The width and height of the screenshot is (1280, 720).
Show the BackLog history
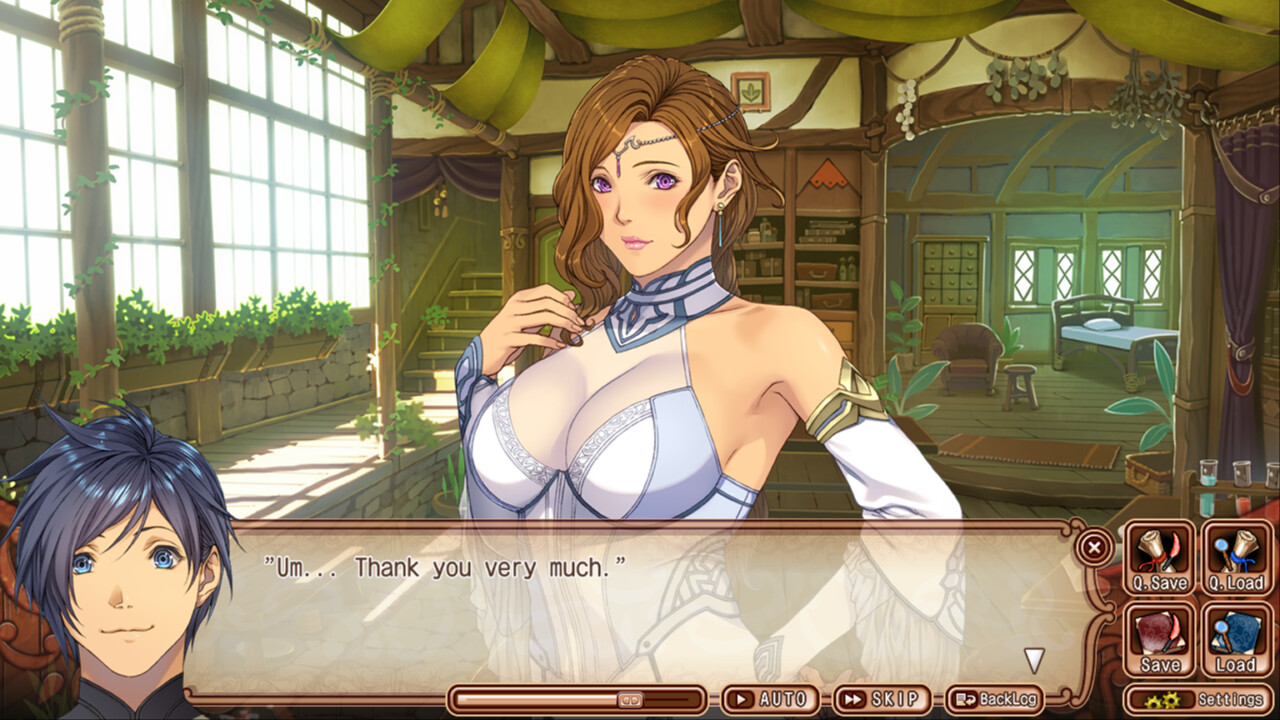[996, 699]
